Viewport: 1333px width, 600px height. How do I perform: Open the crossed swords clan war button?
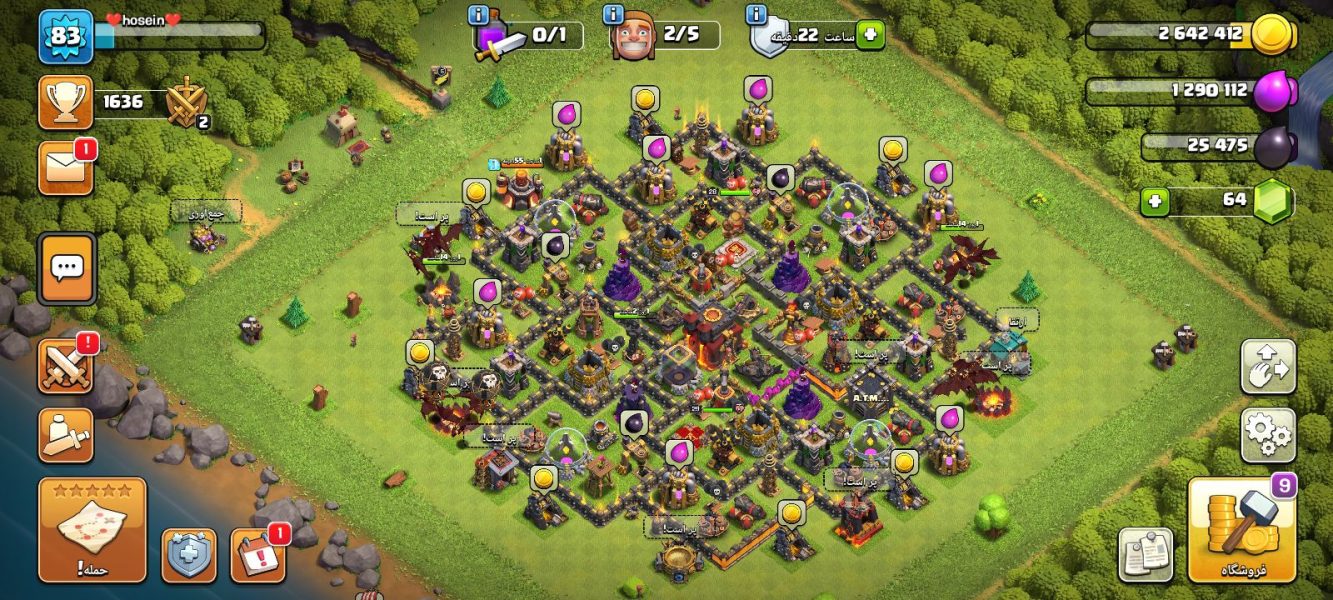point(66,365)
